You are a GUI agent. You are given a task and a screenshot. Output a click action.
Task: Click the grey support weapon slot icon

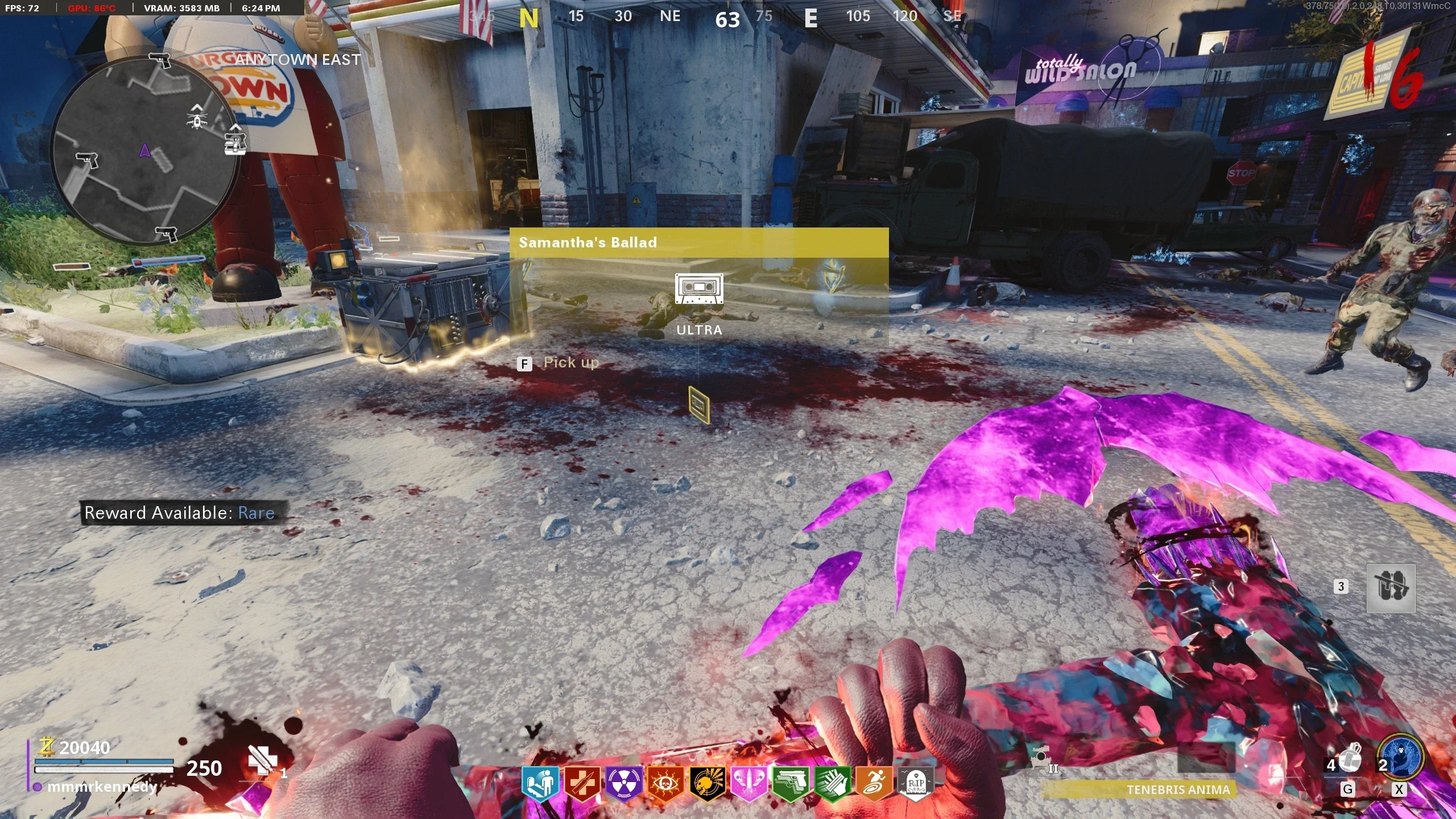(1391, 588)
